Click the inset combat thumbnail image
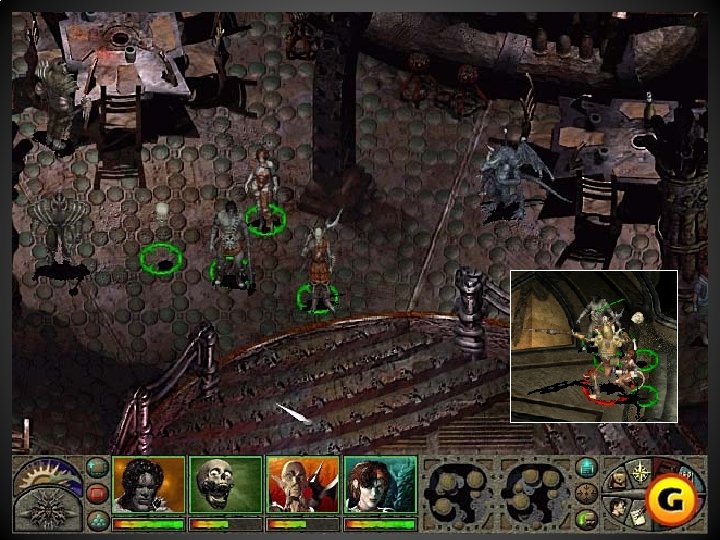This screenshot has height=540, width=720. (x=594, y=345)
